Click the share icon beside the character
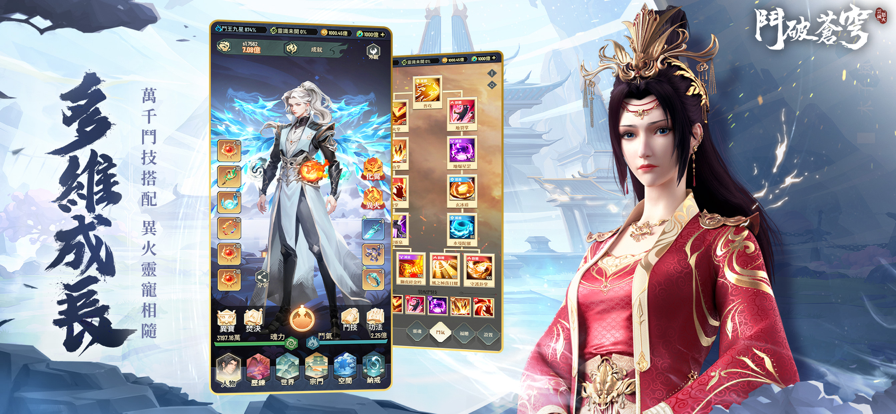 261,277
